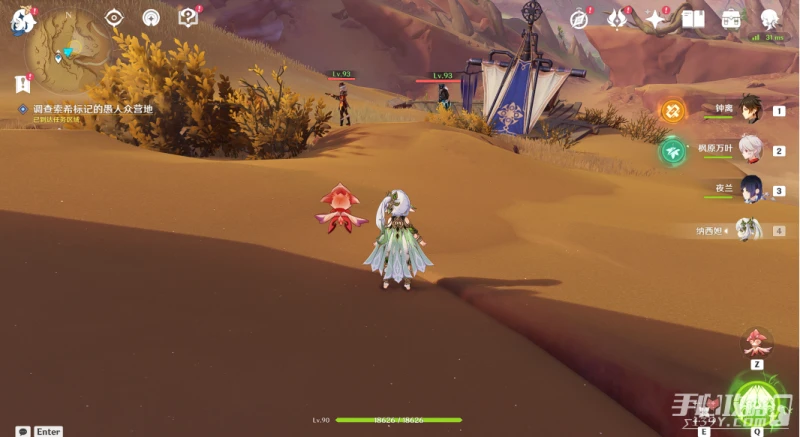Select the tracked Fatui camp quest objective
Screen dimensions: 800x437
(x=92, y=108)
